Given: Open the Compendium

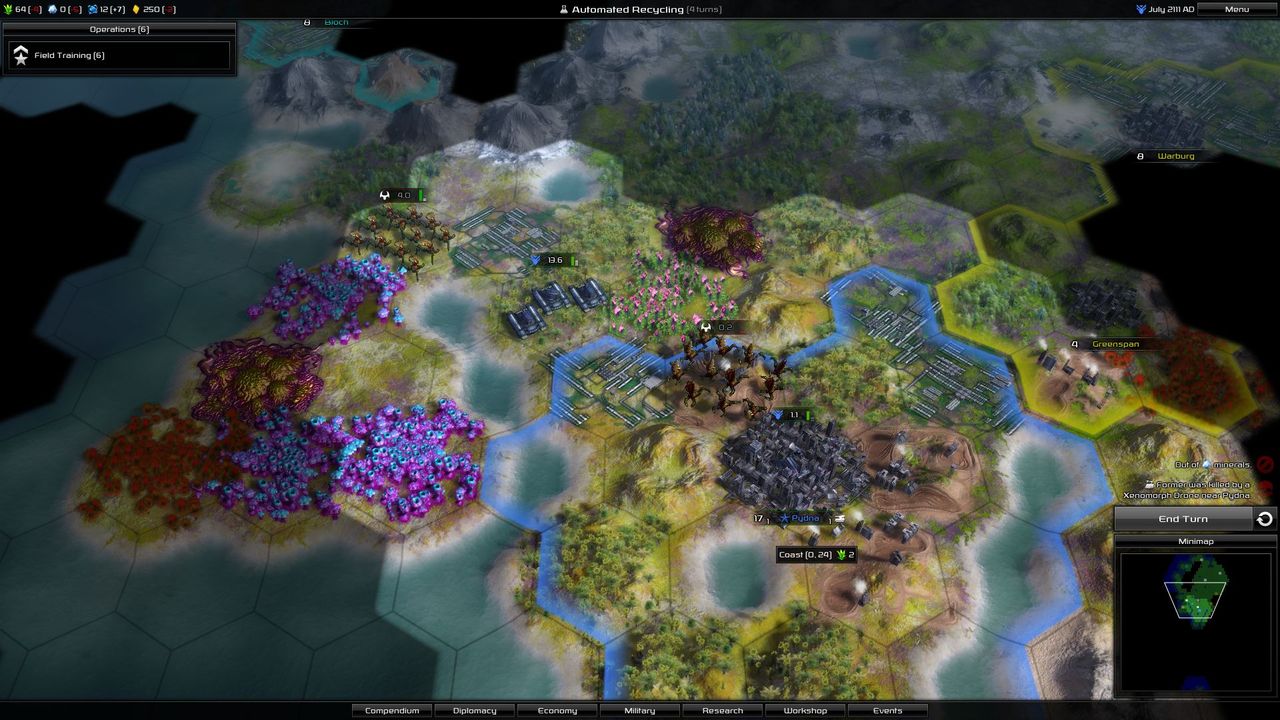Looking at the screenshot, I should click(x=392, y=710).
